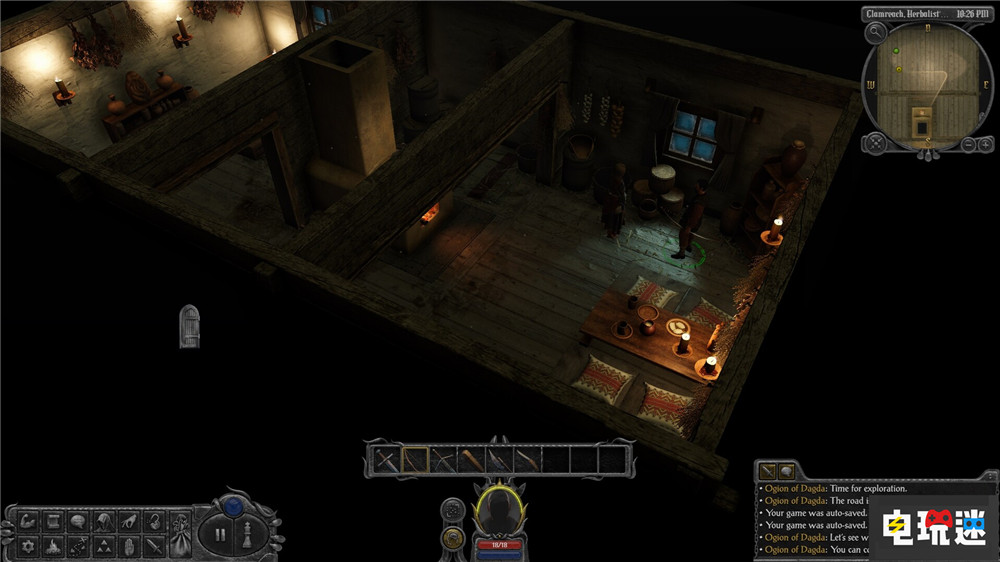Toggle the sword attack mode icon

pyautogui.click(x=154, y=546)
